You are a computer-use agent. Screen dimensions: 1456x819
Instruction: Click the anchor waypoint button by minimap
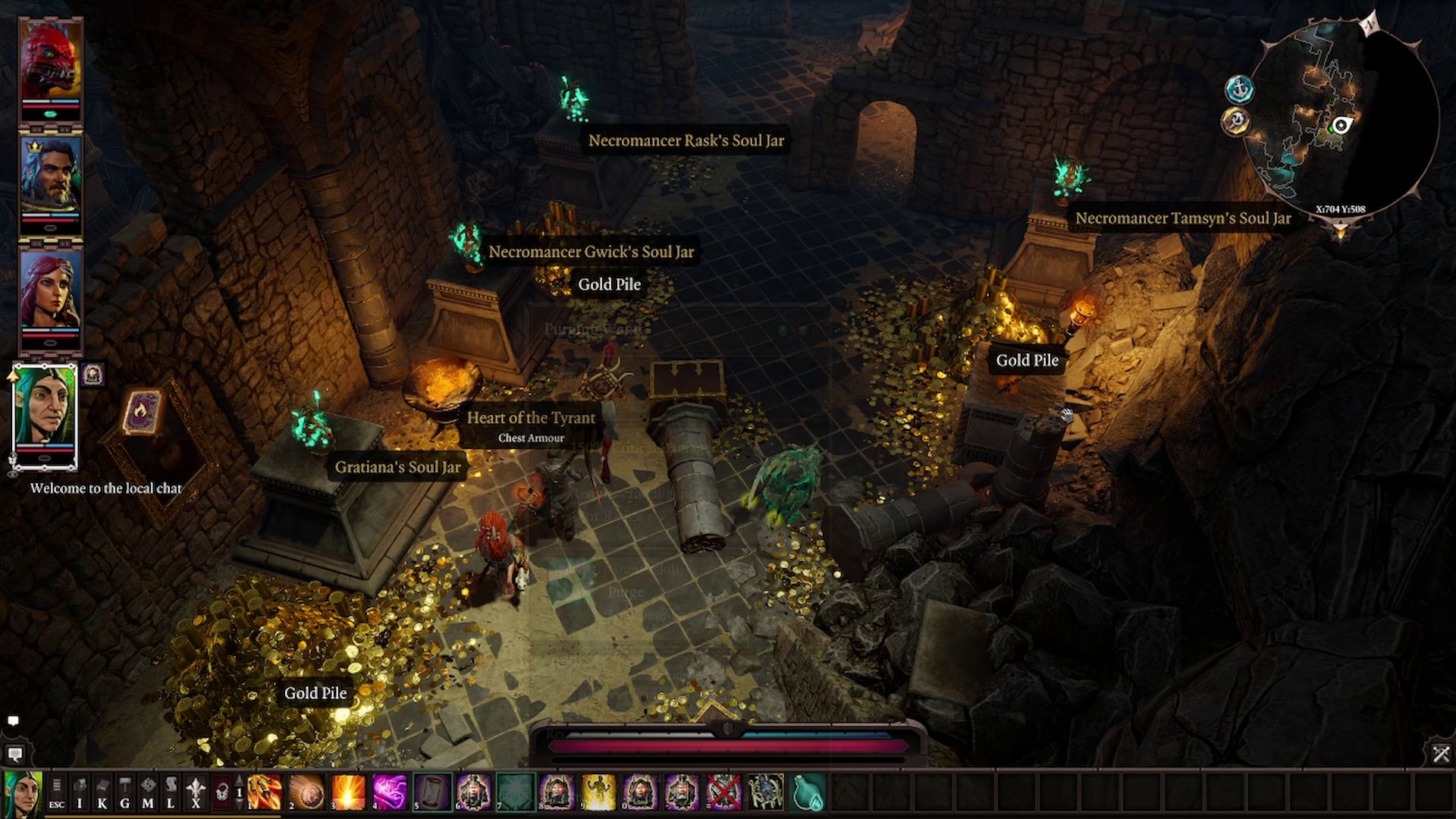(1238, 89)
